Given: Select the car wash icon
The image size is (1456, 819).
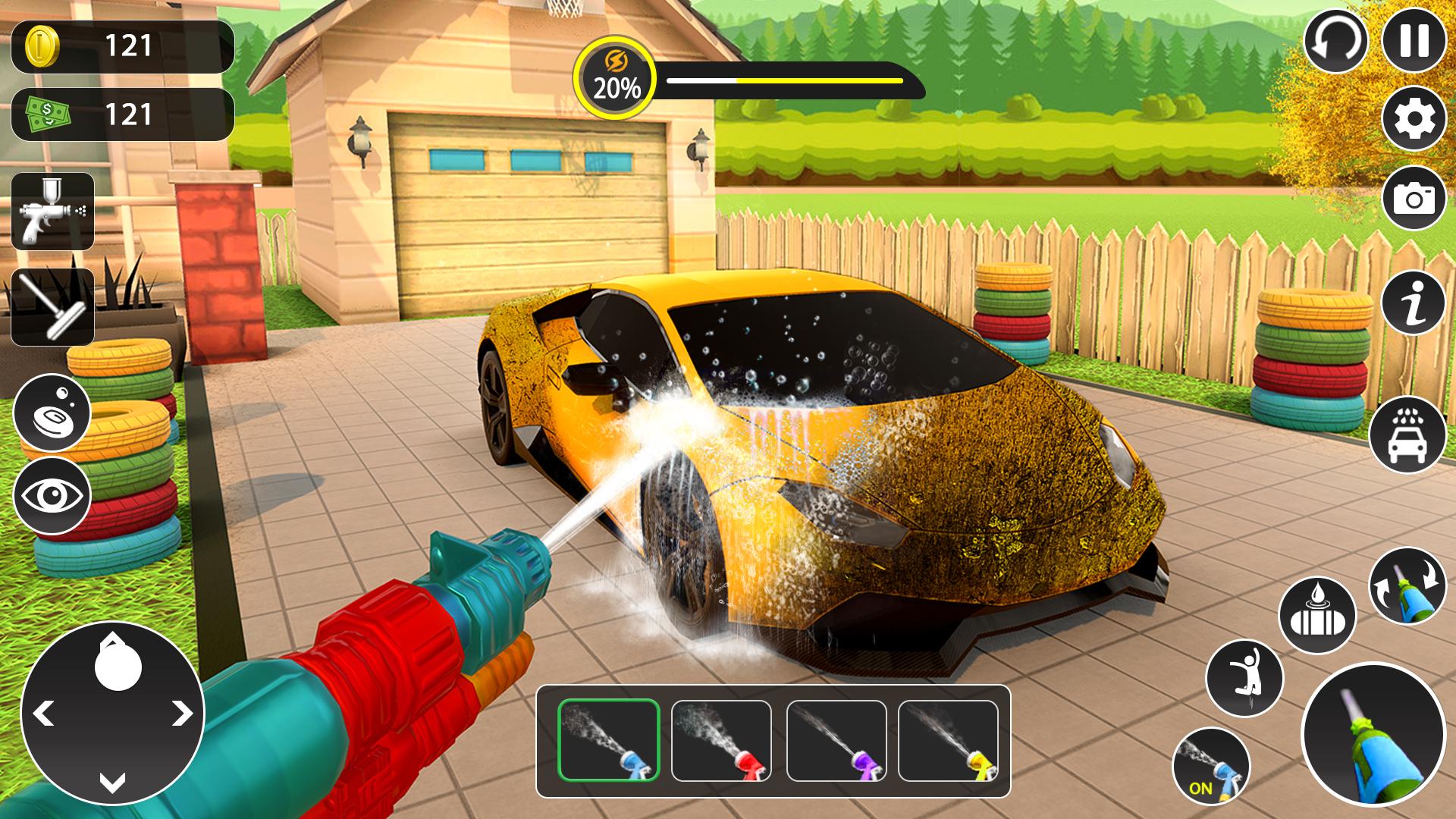Looking at the screenshot, I should pos(1407,435).
